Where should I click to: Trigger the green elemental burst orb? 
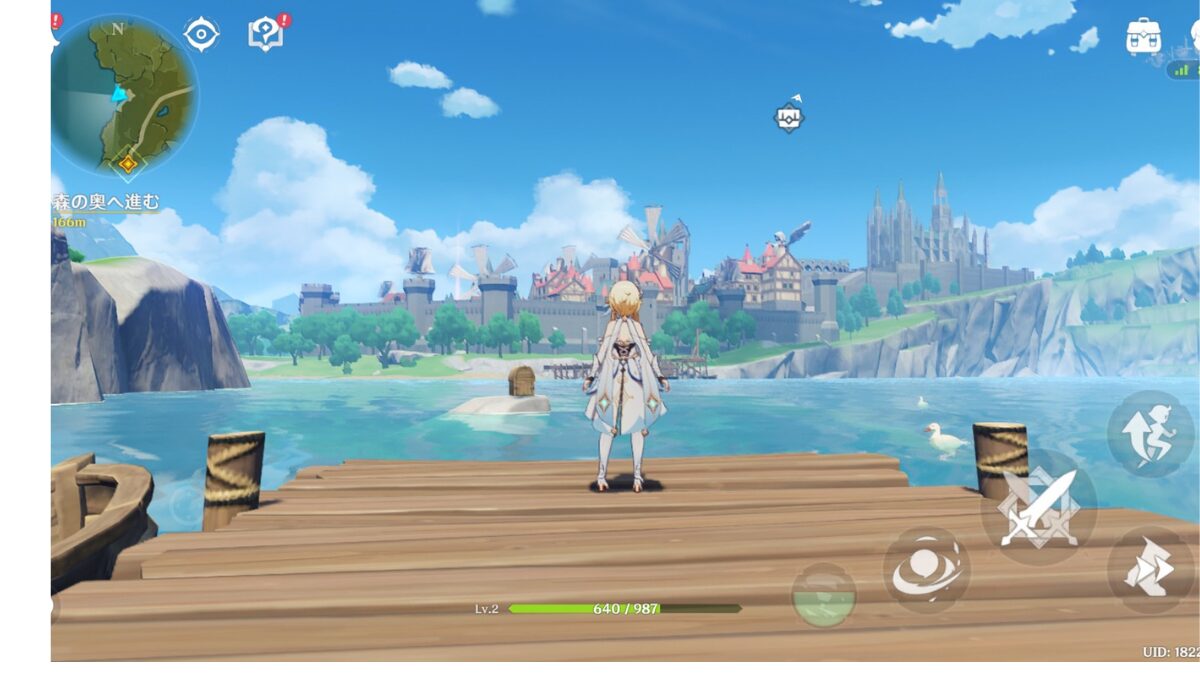click(823, 595)
